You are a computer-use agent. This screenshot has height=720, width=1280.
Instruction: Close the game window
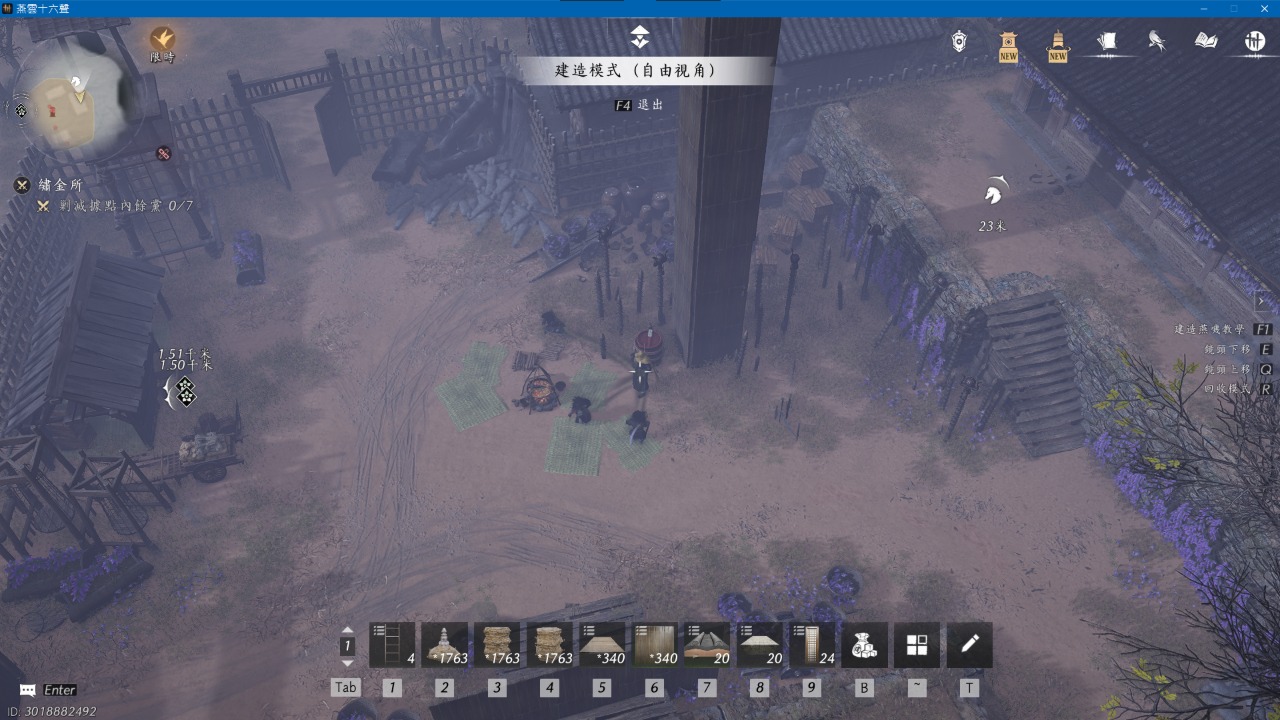1263,8
